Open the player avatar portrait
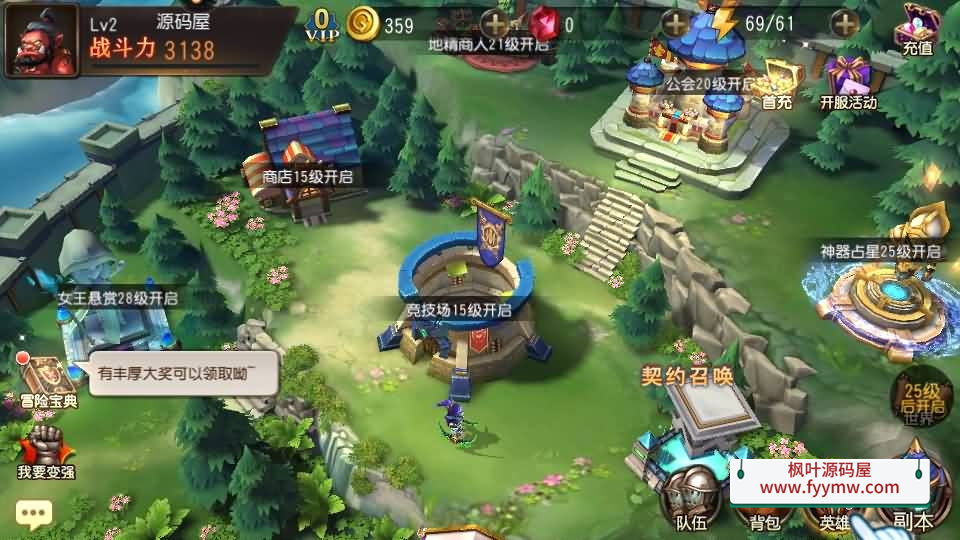 (42, 41)
